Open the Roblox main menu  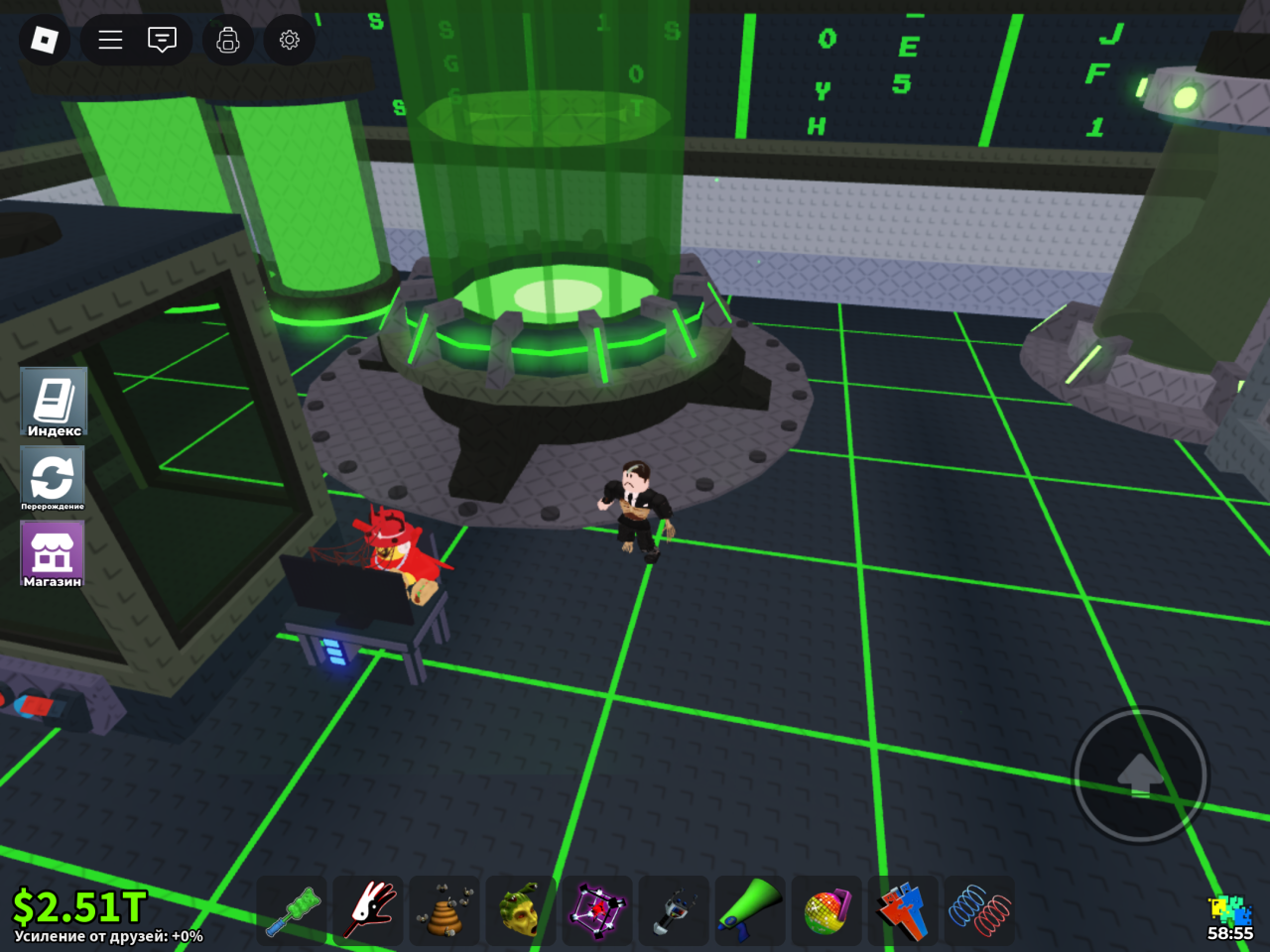click(x=45, y=40)
